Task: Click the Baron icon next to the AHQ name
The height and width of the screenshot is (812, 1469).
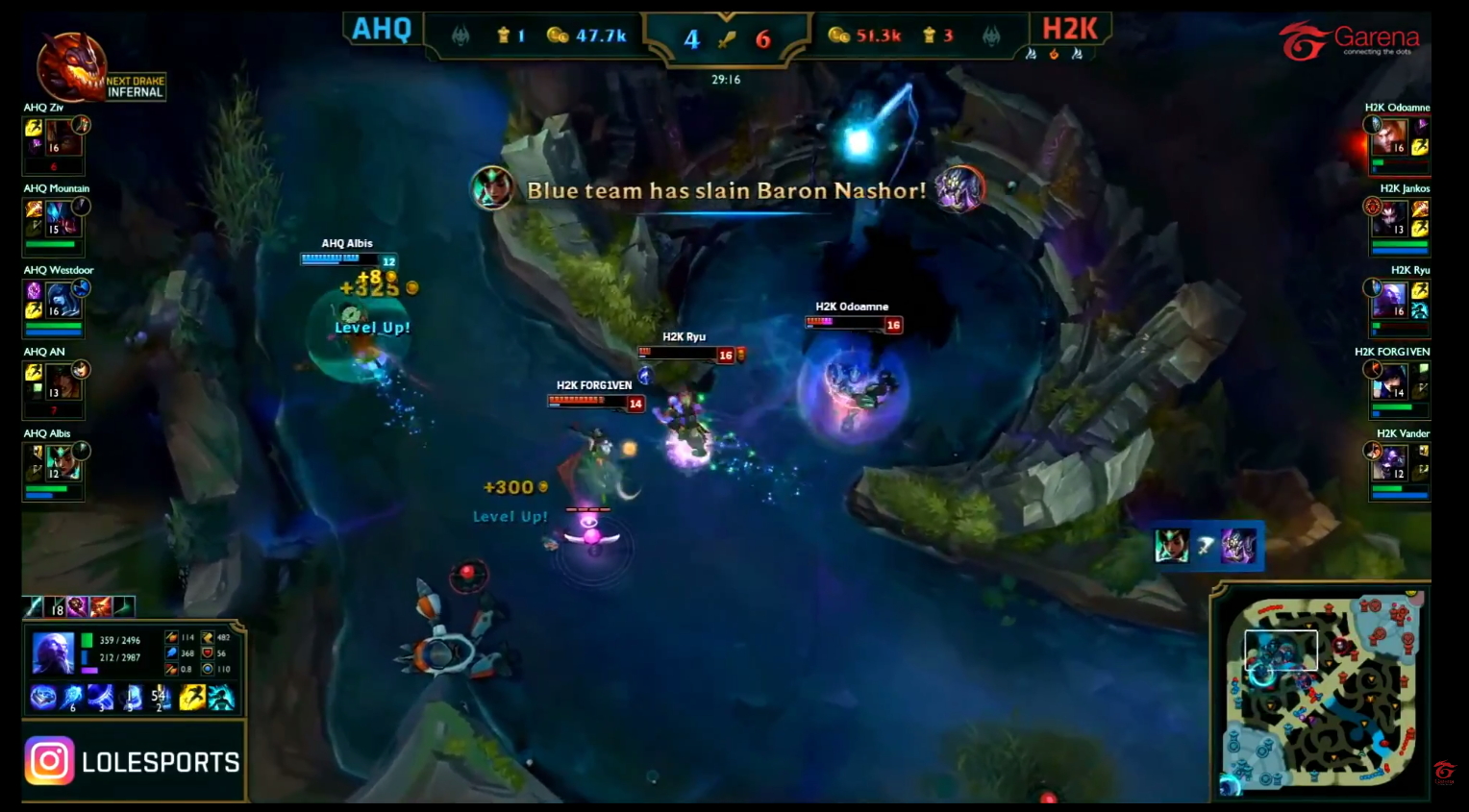Action: (461, 37)
